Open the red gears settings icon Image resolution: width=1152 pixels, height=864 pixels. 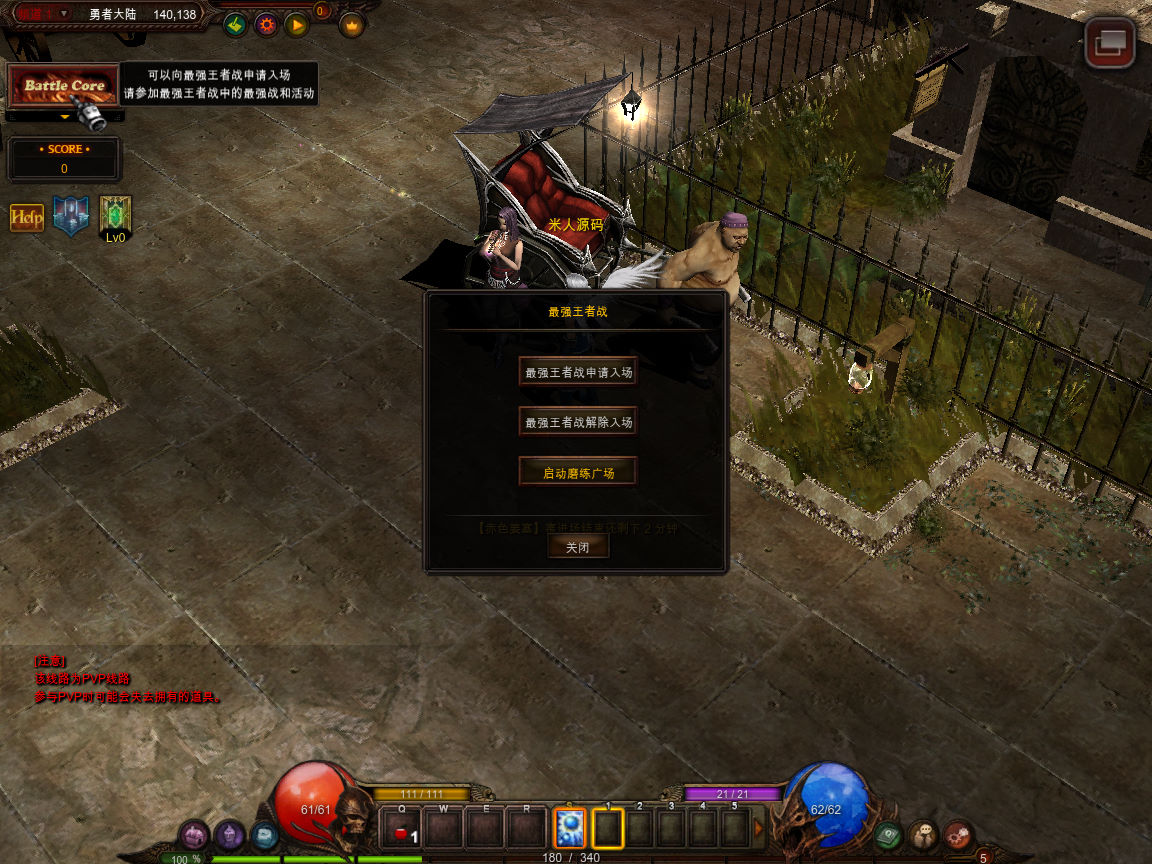(x=959, y=834)
